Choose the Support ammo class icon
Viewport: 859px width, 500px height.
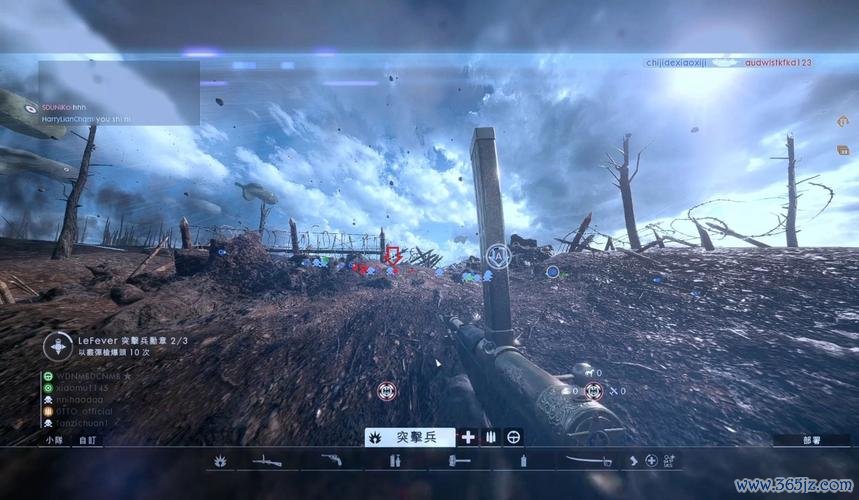coord(490,437)
